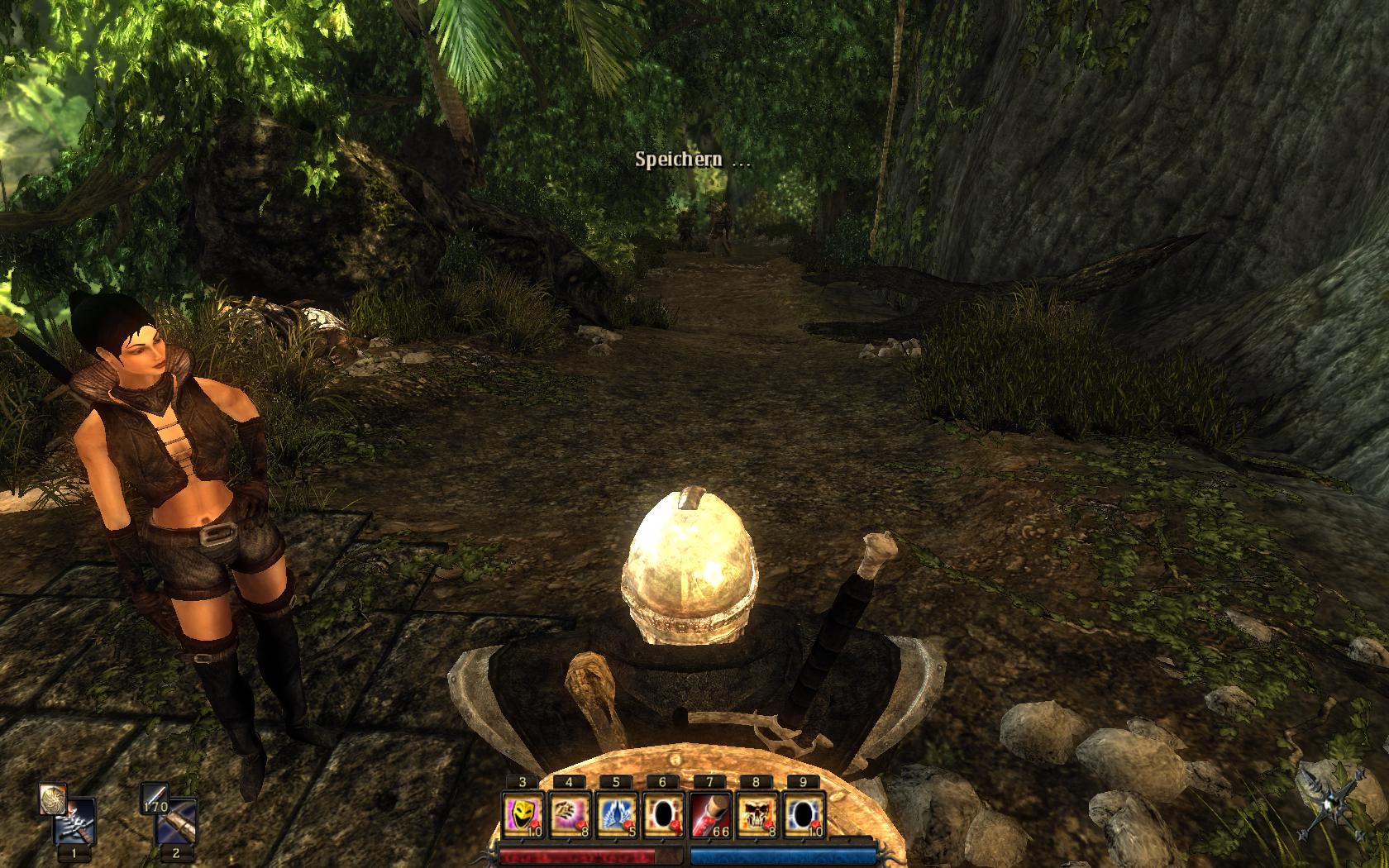Drink the red health potion
The height and width of the screenshot is (868, 1389).
[x=709, y=814]
